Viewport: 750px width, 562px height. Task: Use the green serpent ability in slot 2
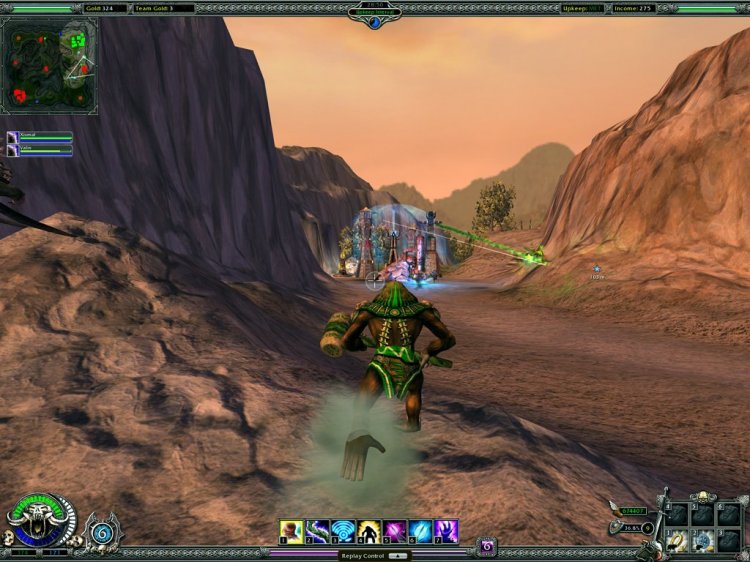(317, 531)
